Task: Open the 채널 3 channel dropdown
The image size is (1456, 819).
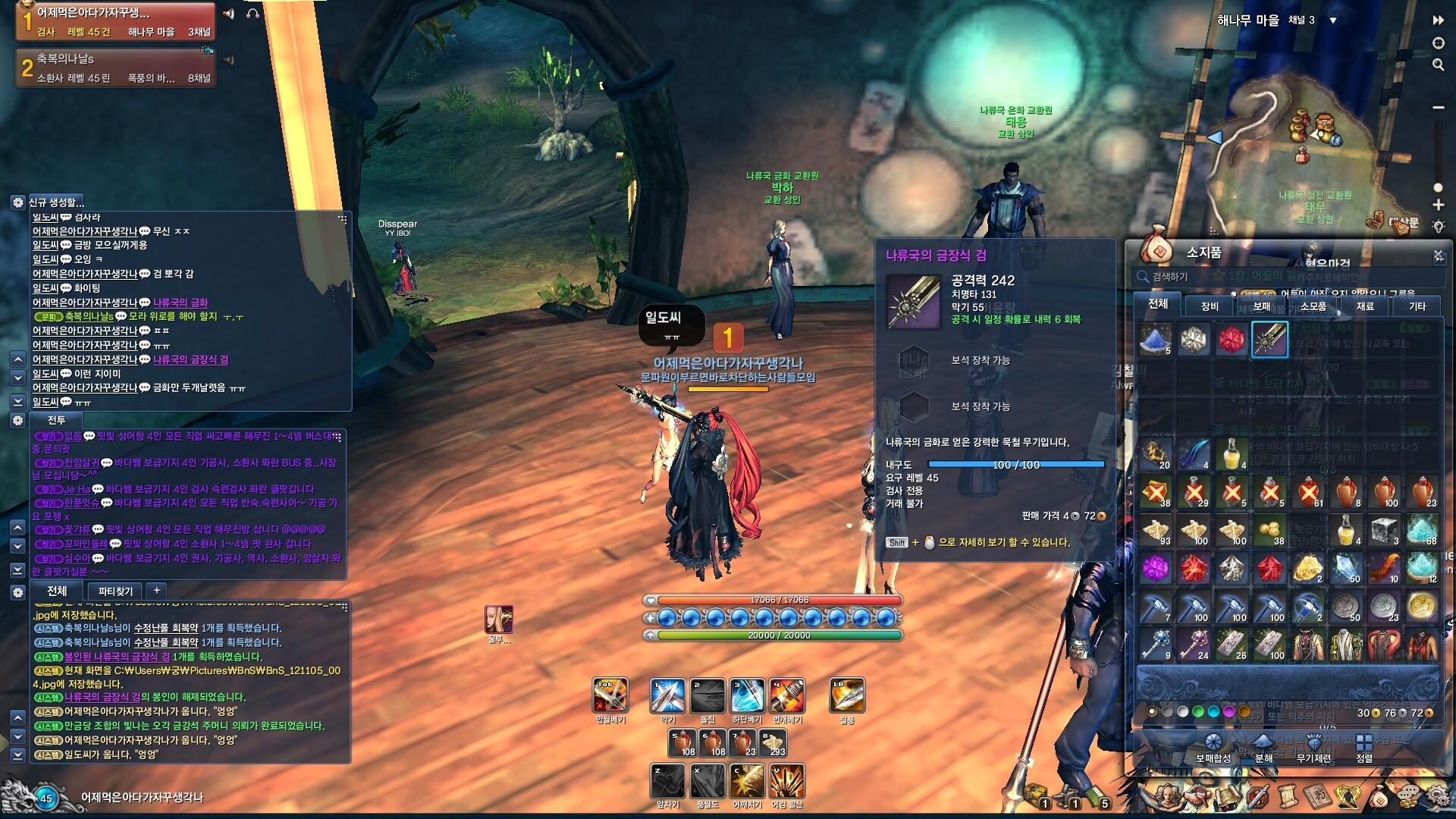Action: [1333, 20]
